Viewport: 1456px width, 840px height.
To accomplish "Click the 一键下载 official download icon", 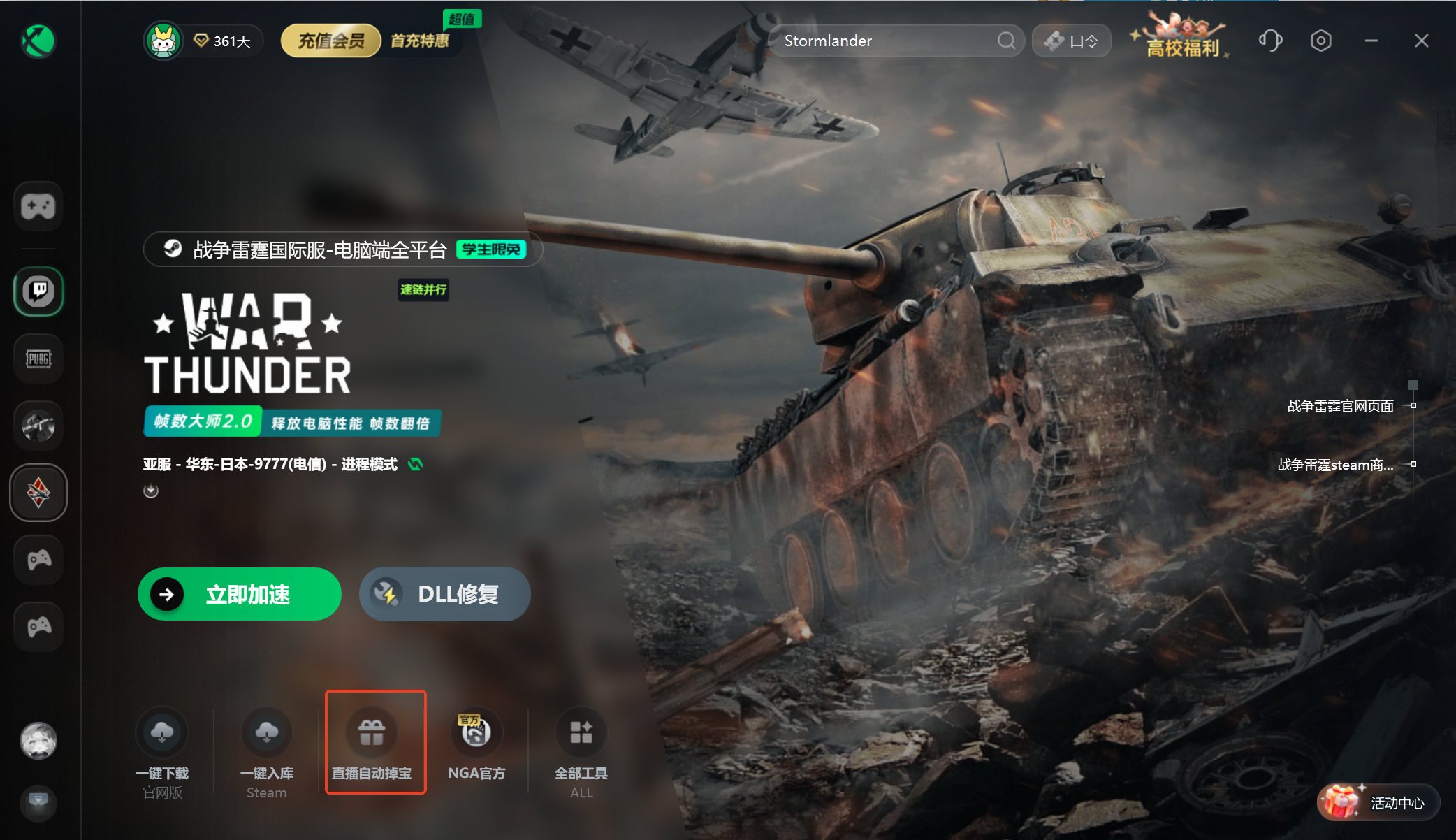I will tap(162, 733).
